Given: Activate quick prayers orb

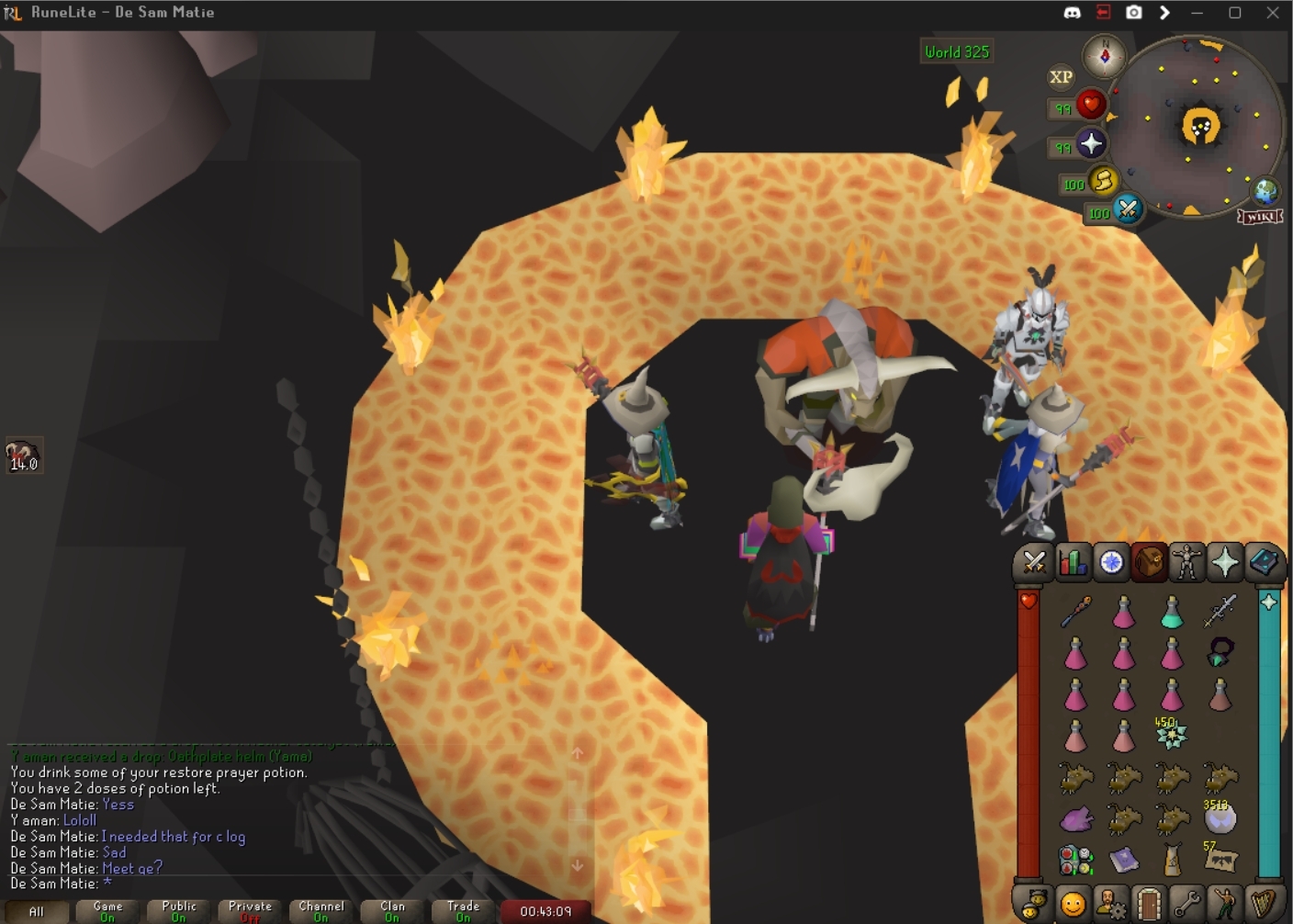Looking at the screenshot, I should click(x=1091, y=144).
